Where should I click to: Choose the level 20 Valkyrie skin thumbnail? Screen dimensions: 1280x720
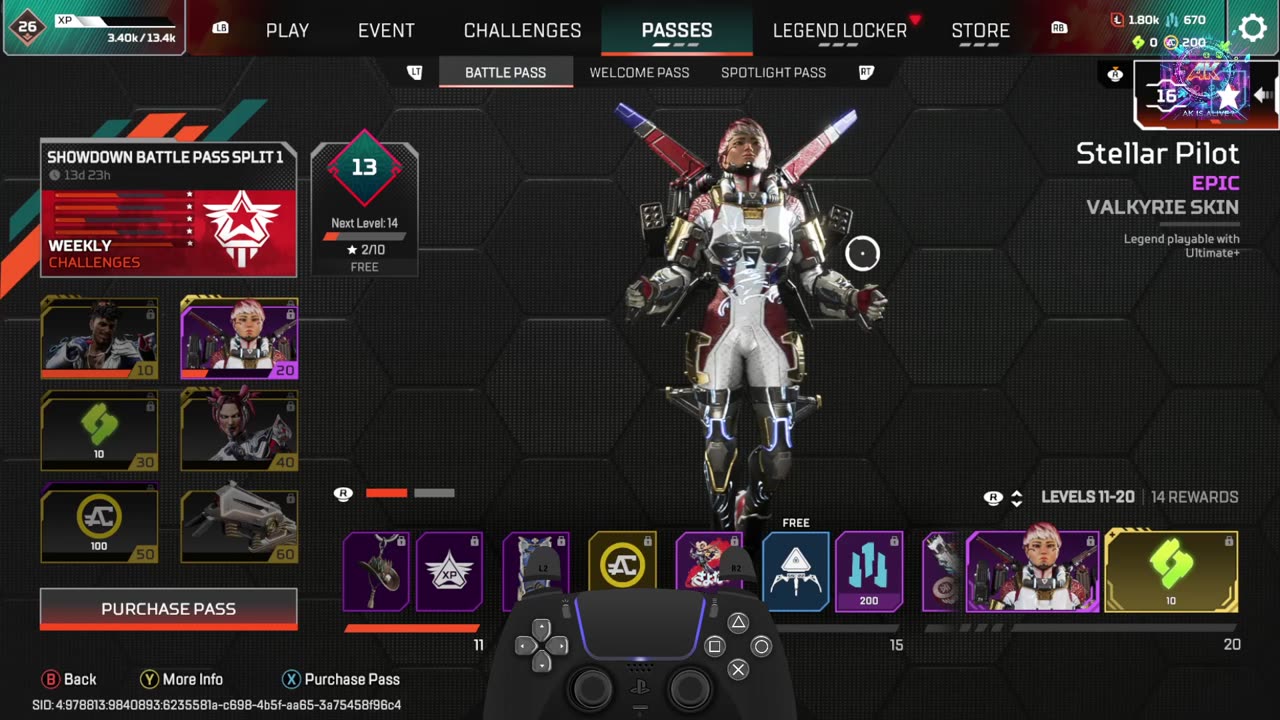(239, 338)
